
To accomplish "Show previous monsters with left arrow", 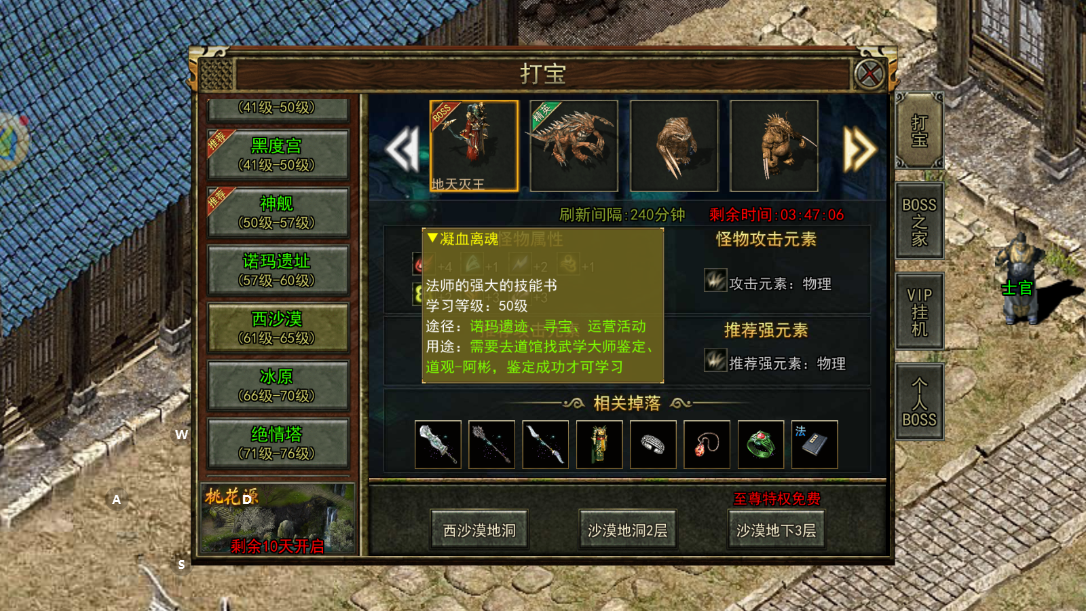I will coord(401,150).
